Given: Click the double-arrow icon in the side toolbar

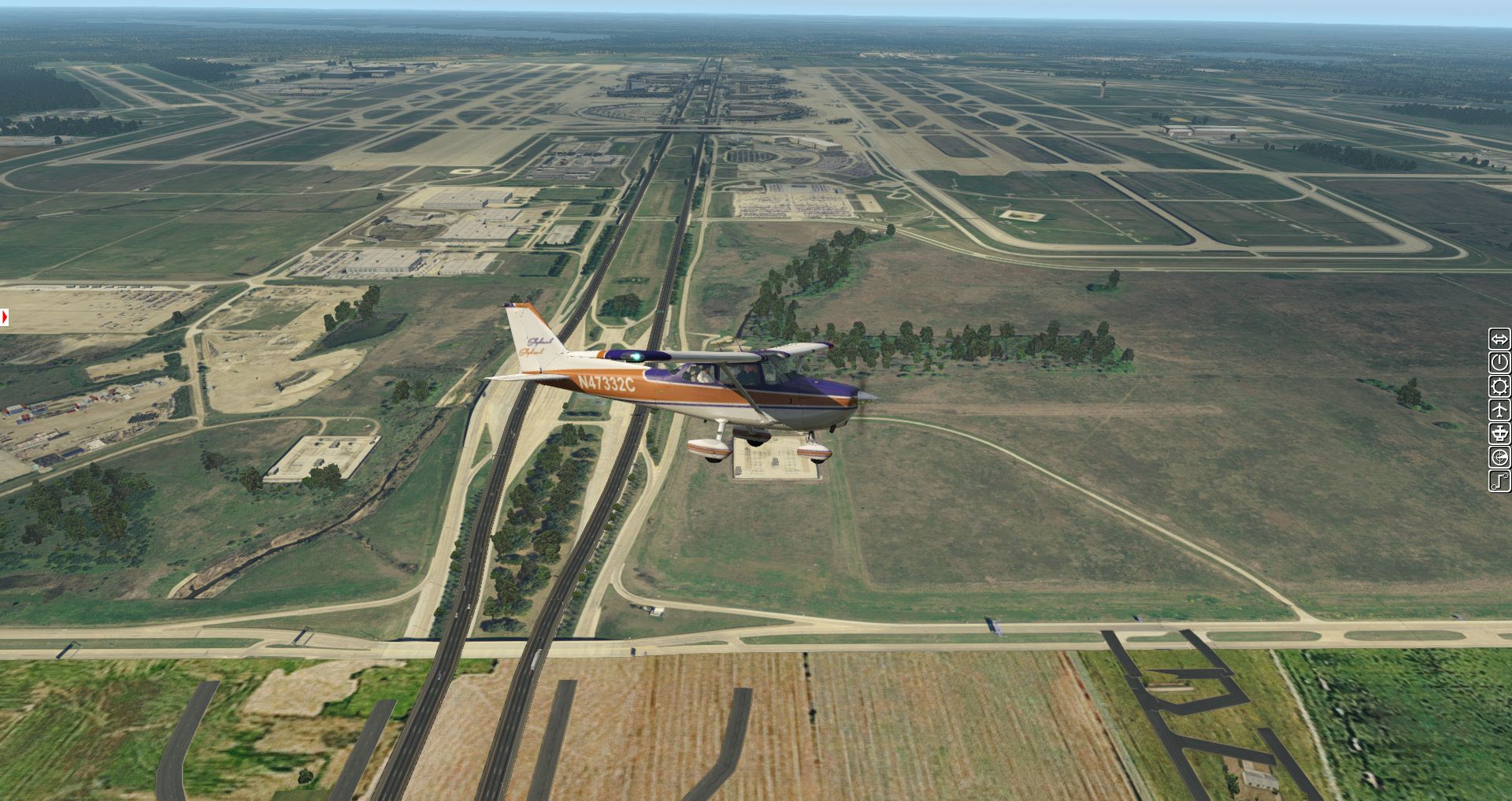Looking at the screenshot, I should point(1499,339).
